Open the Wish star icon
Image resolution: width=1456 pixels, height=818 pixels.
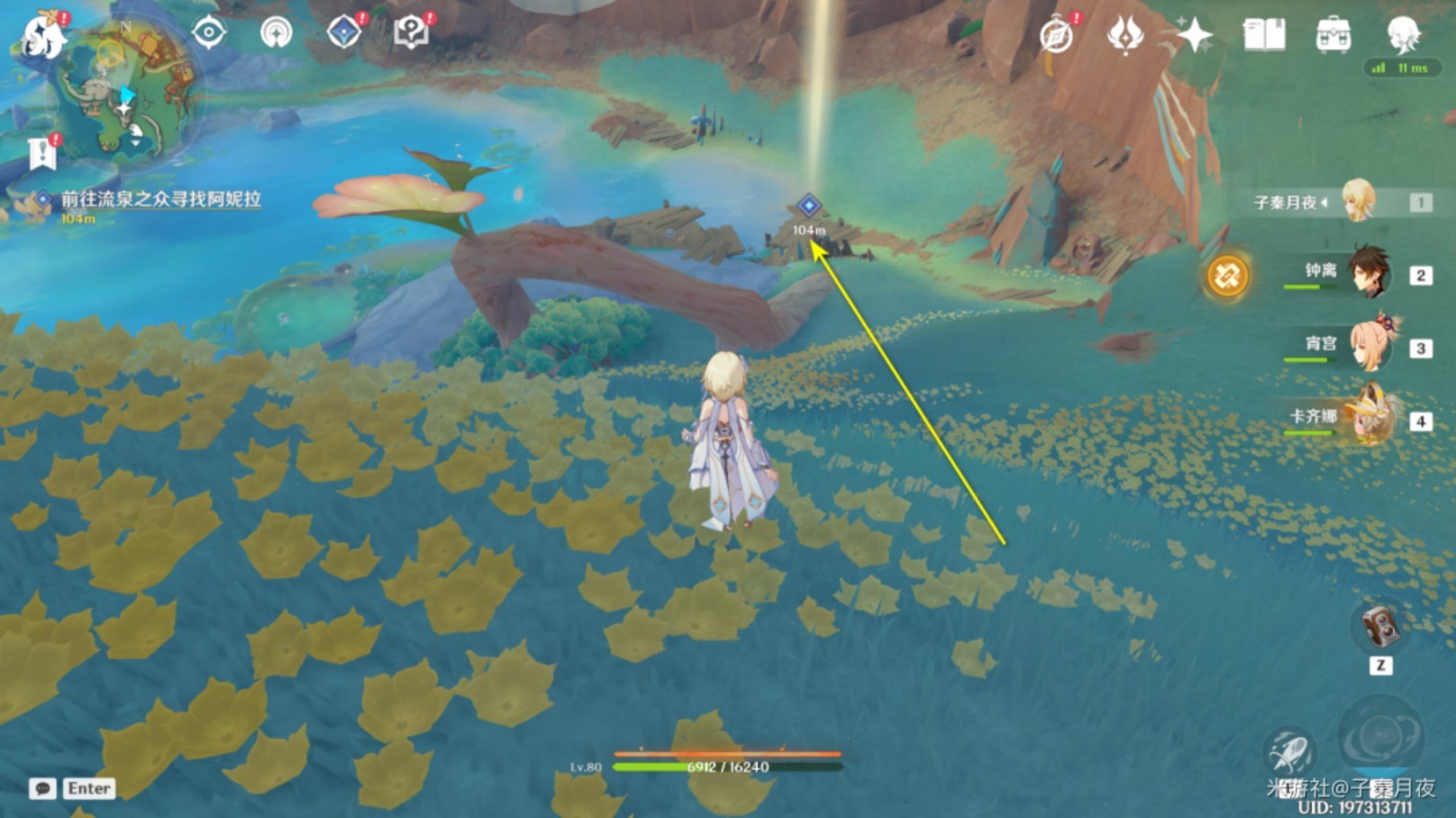click(x=1195, y=36)
